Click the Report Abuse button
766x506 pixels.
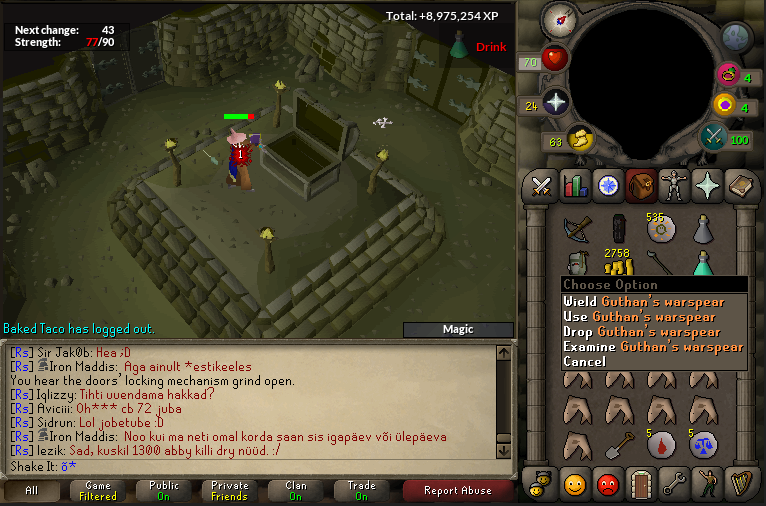[x=457, y=490]
